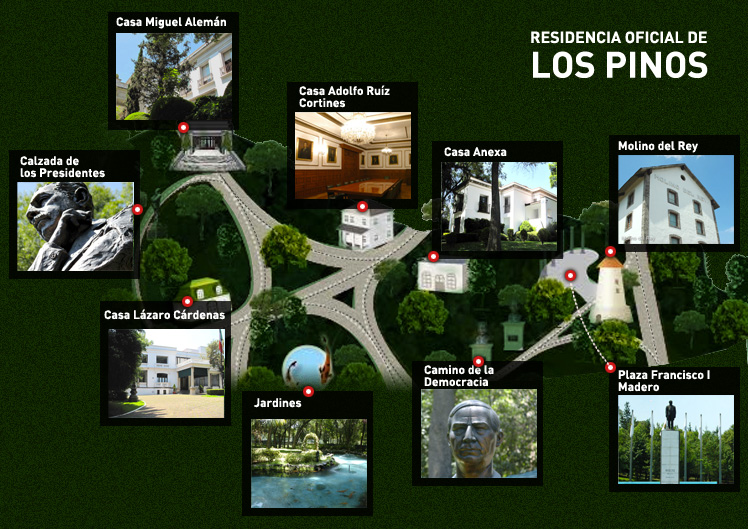This screenshot has width=748, height=529.
Task: Select the red marker above Casa Lázaro Cárdenas
Action: 187,301
